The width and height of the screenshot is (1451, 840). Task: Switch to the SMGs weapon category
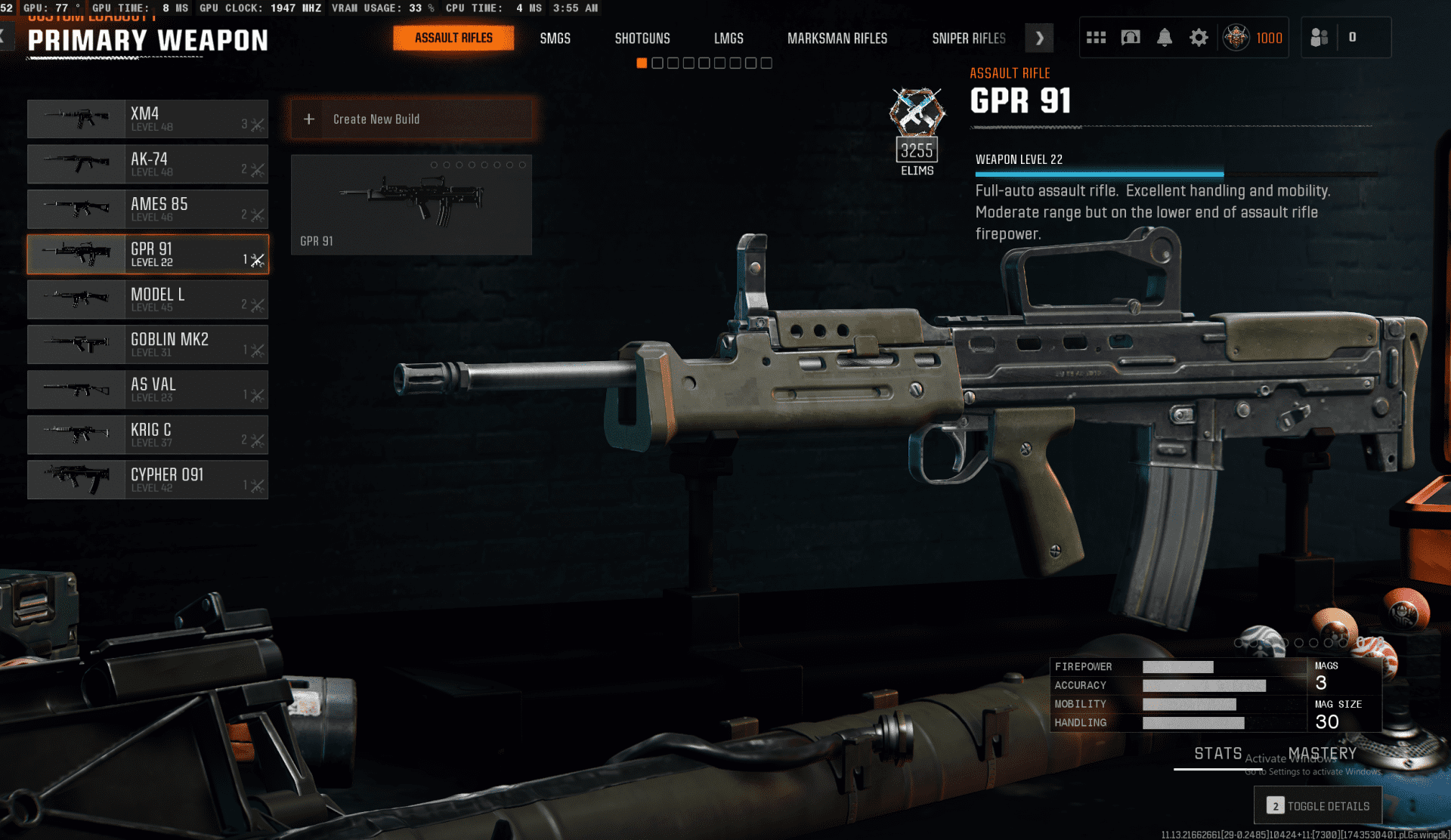555,39
